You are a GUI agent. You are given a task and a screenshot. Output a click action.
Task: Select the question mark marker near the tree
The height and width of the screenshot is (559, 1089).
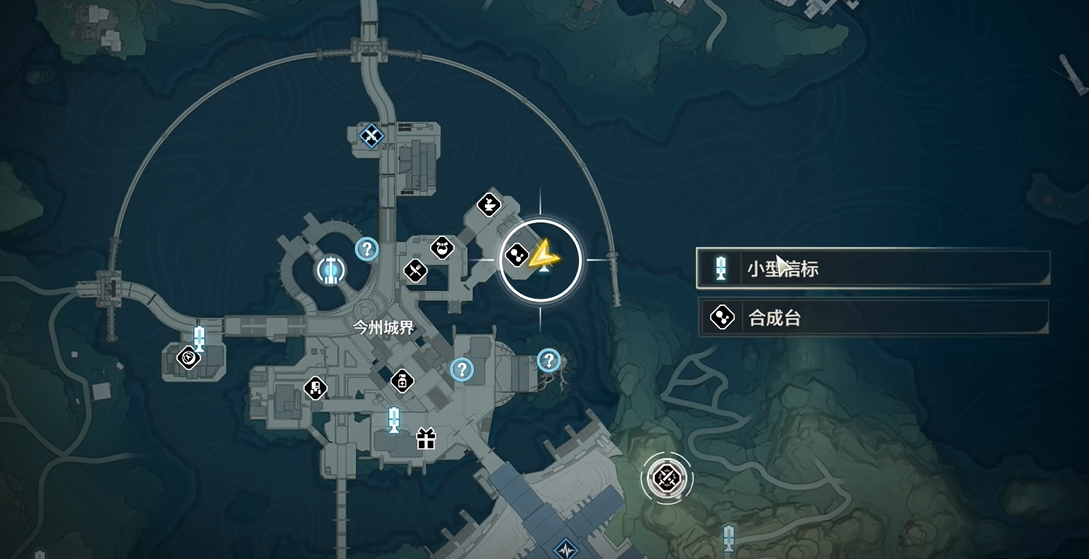[548, 359]
